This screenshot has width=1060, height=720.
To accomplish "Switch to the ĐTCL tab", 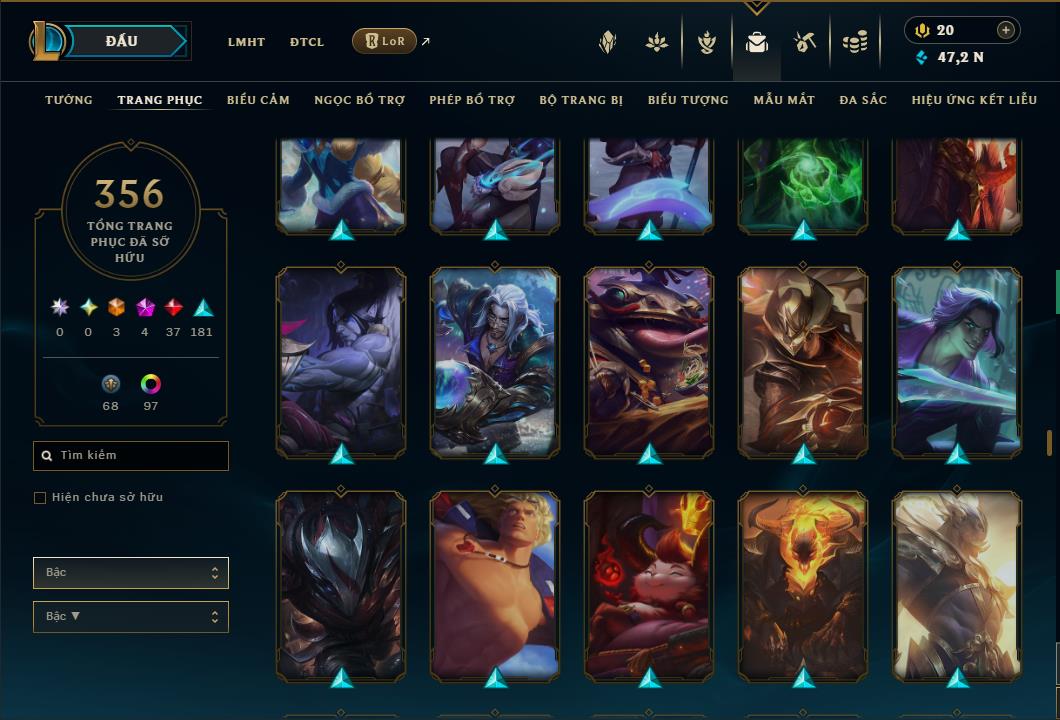I will click(x=307, y=42).
